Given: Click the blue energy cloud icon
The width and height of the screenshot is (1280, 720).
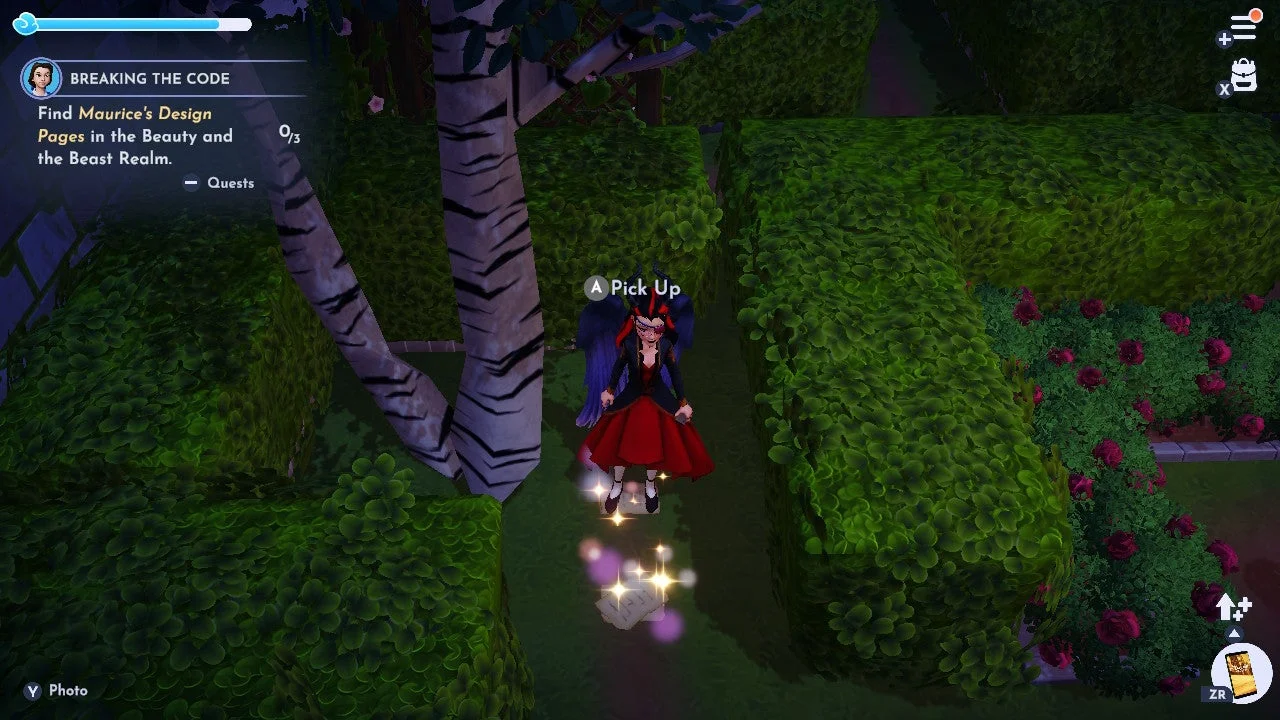Looking at the screenshot, I should [x=24, y=23].
